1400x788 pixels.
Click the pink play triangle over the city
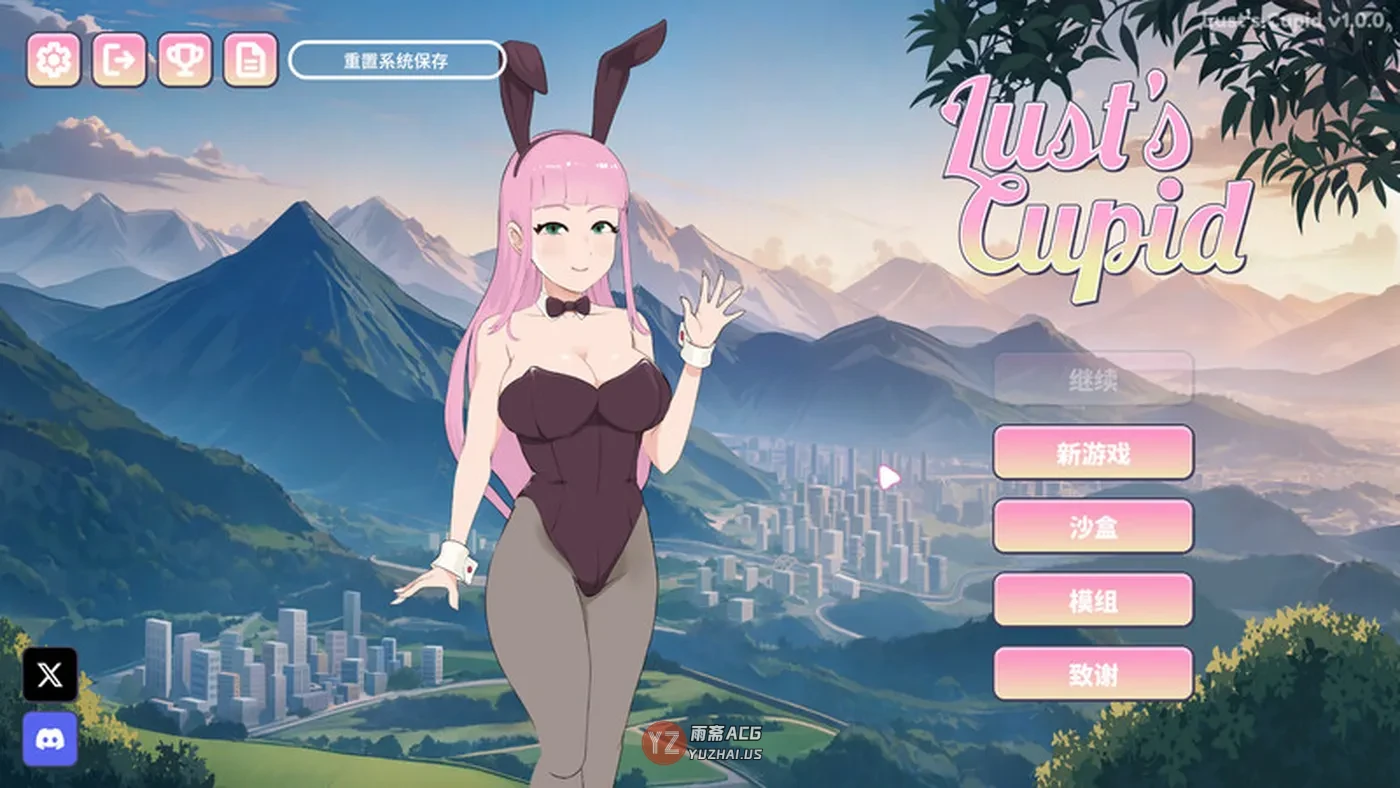point(888,478)
